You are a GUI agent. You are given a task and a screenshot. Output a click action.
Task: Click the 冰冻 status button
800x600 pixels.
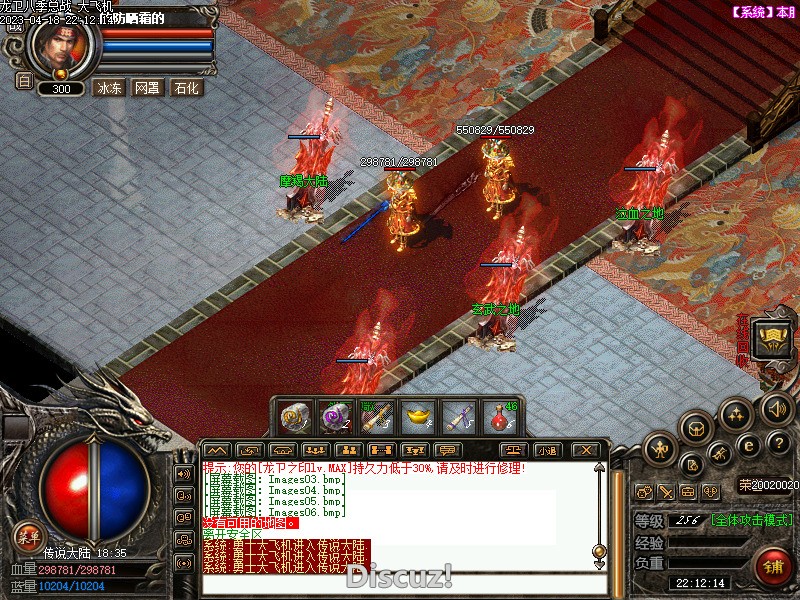[108, 88]
